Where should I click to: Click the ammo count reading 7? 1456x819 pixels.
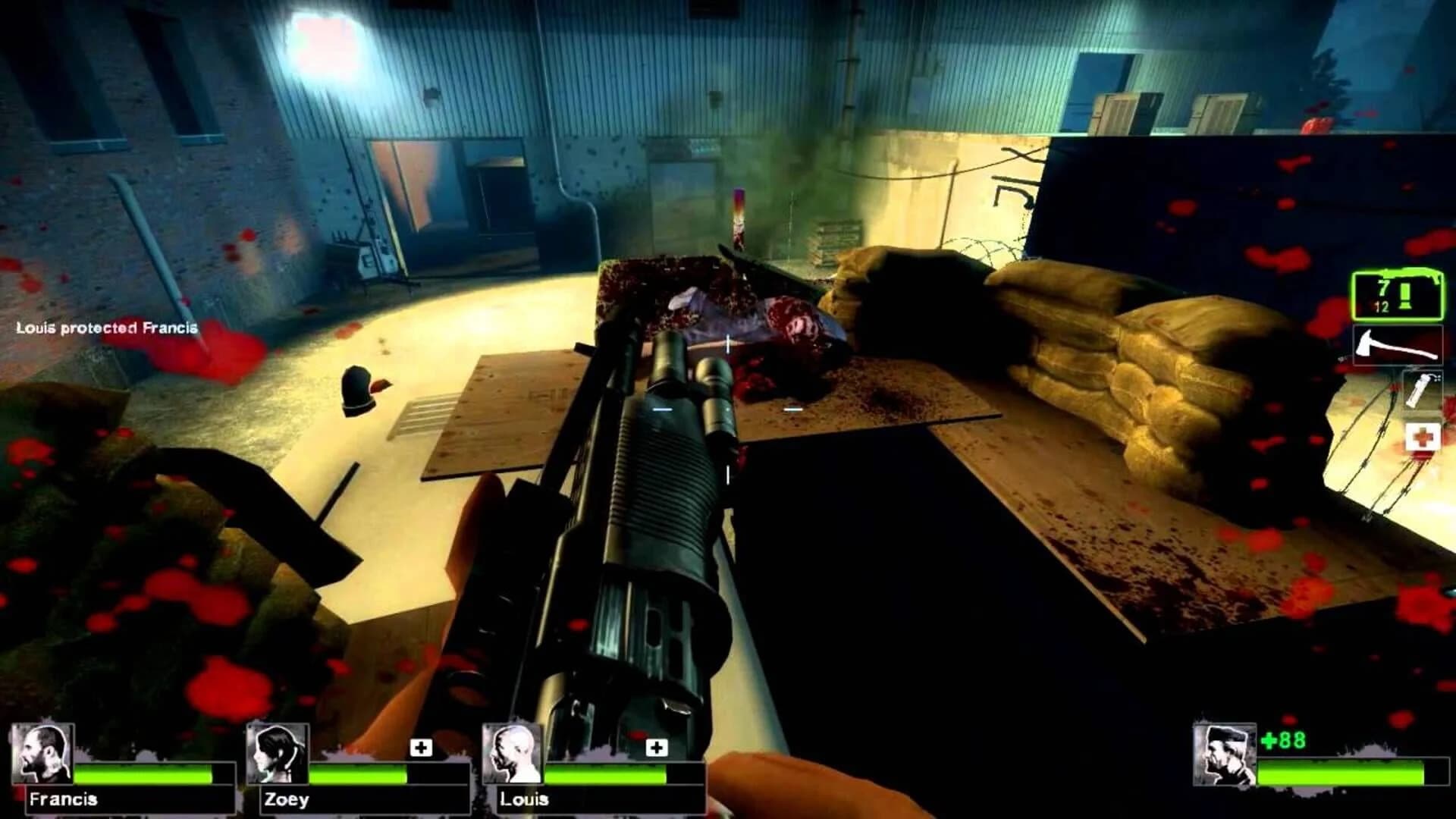click(1385, 287)
